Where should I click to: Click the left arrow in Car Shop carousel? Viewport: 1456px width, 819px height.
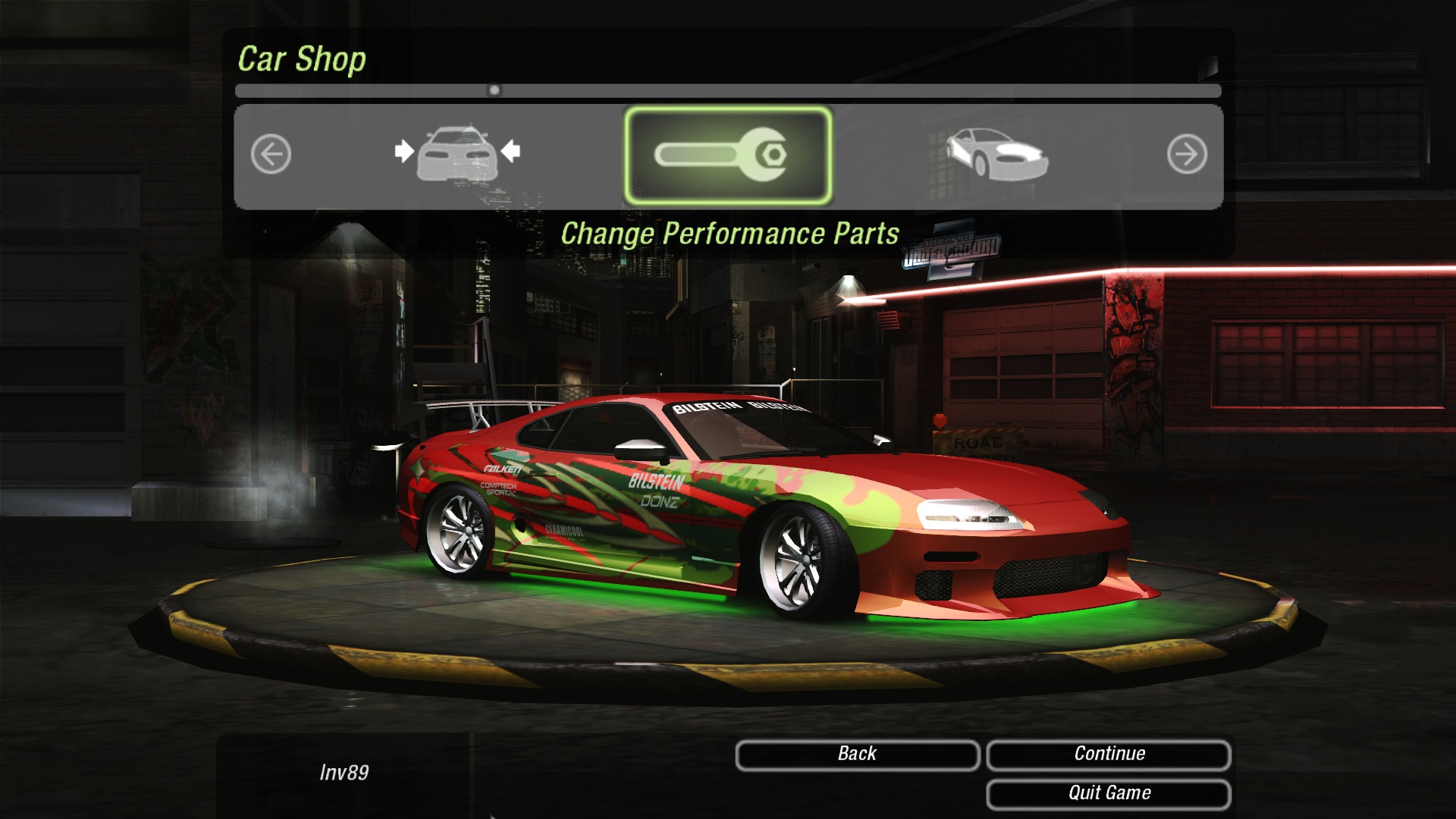tap(271, 155)
